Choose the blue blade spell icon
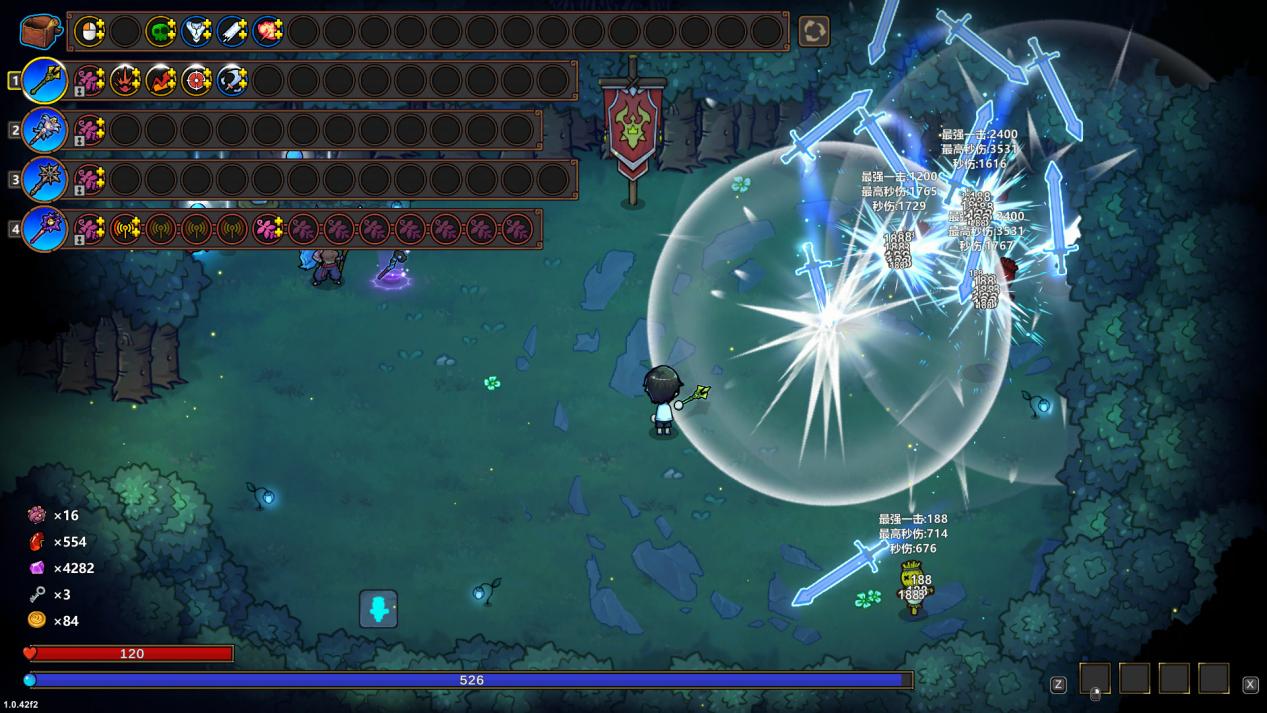1267x713 pixels. (x=232, y=31)
